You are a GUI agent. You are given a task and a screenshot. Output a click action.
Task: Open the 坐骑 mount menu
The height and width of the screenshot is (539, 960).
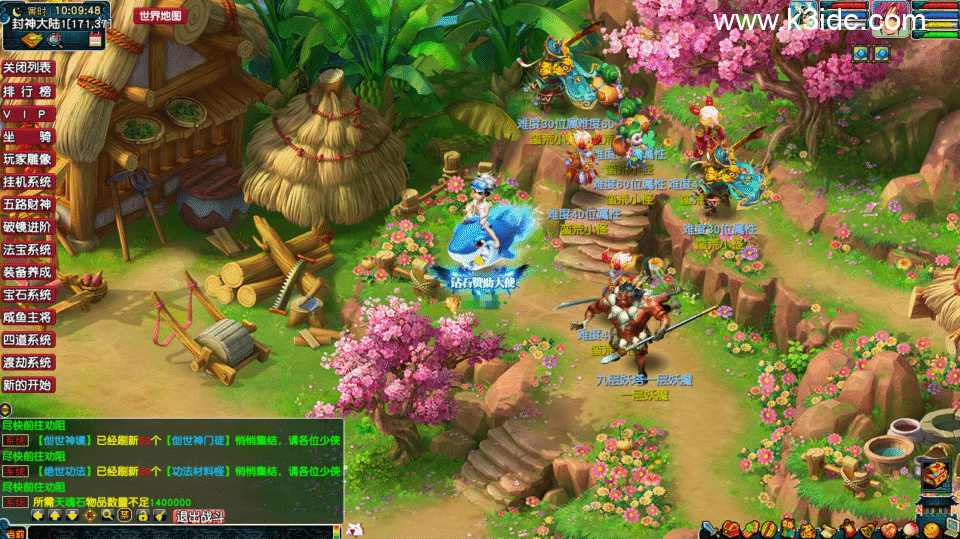click(27, 136)
